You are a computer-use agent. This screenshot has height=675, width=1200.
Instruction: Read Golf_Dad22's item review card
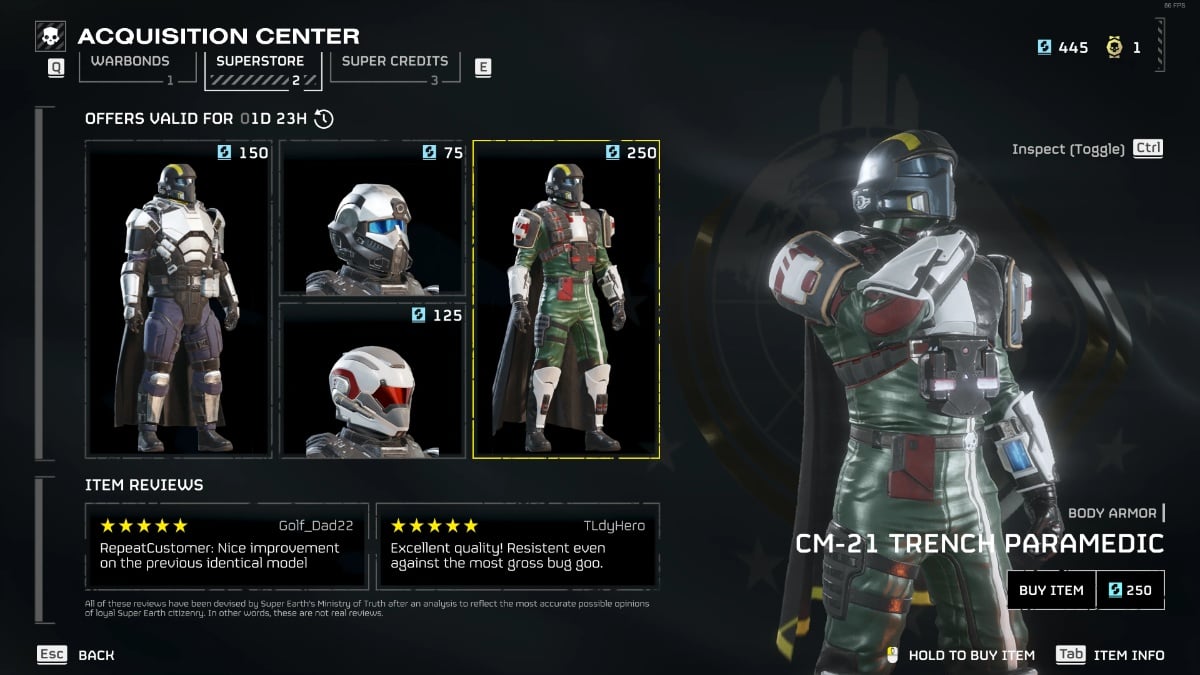[227, 546]
